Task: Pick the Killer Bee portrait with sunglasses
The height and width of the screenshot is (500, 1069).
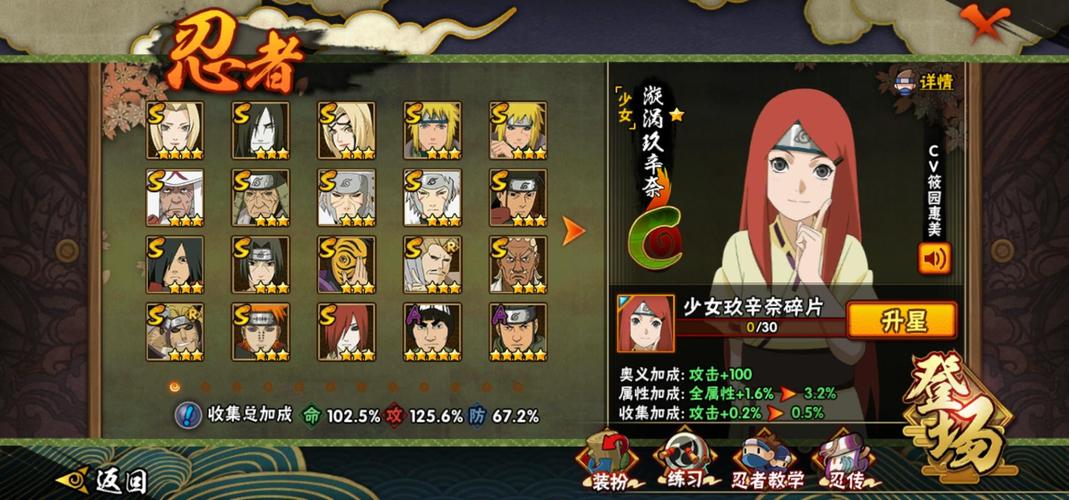Action: tap(174, 331)
